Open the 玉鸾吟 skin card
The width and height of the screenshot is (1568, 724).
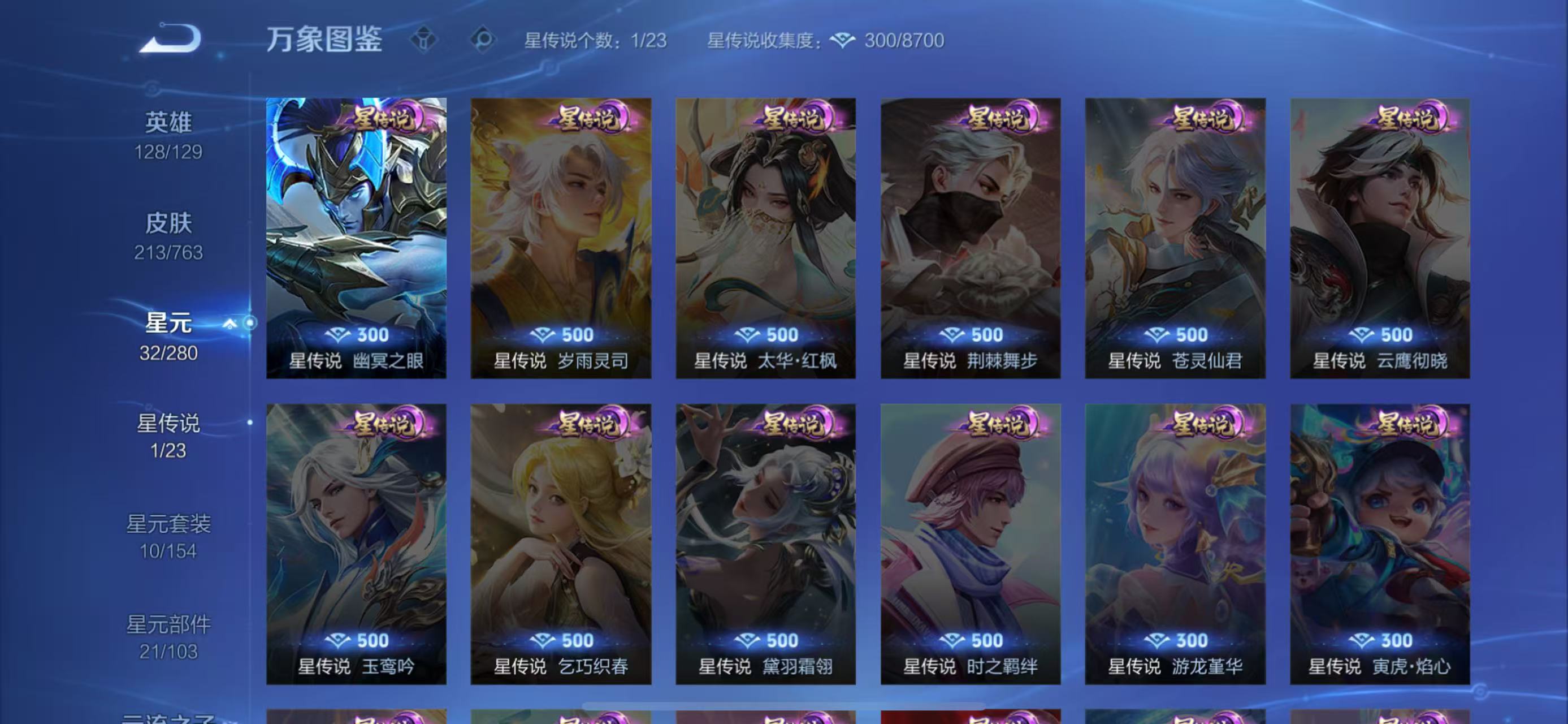(x=356, y=544)
